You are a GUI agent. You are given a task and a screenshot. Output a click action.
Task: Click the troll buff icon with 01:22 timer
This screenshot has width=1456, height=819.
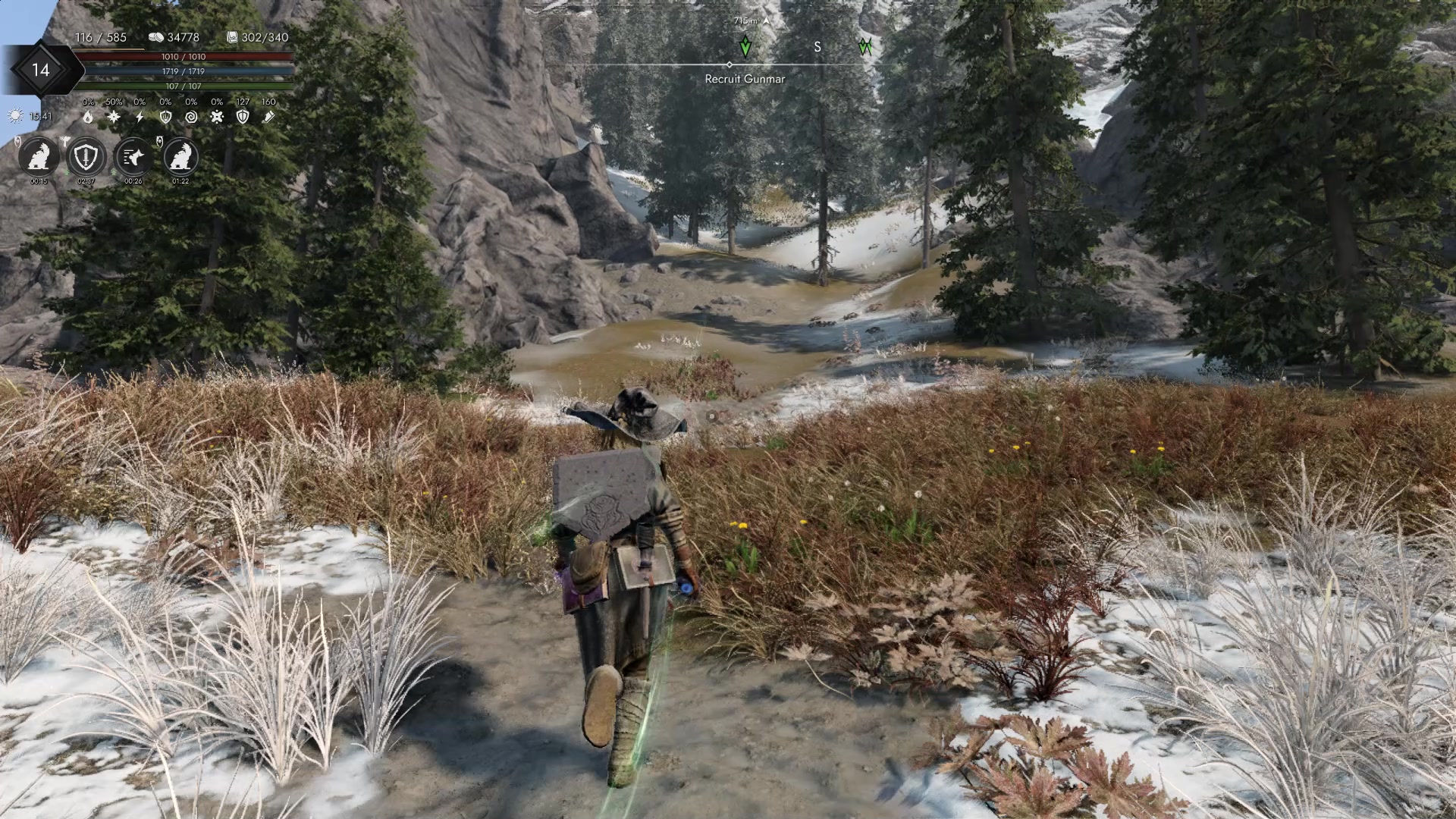pos(180,157)
